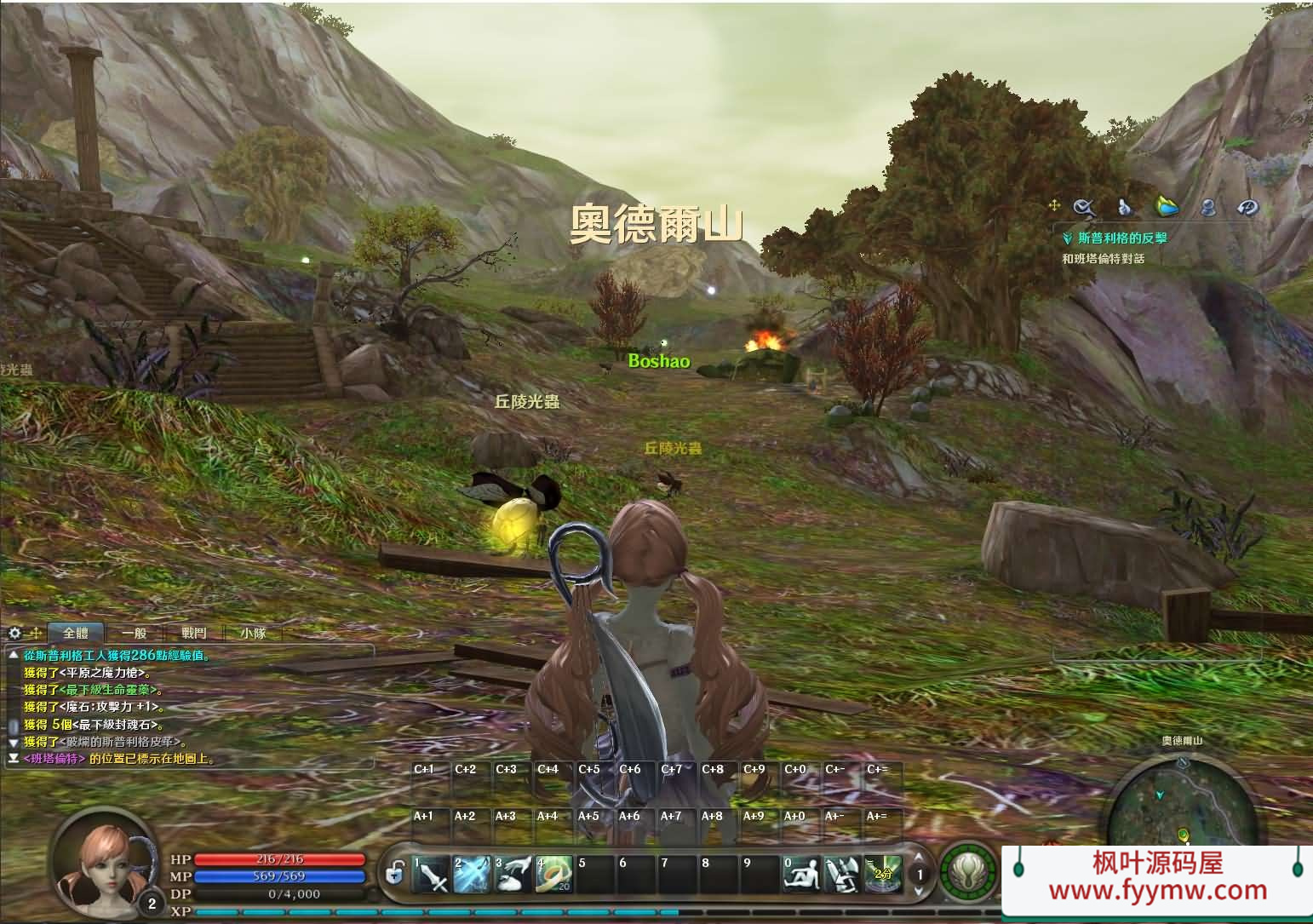Click the recall skill showing 2分 cooldown
The height and width of the screenshot is (924, 1313).
pyautogui.click(x=883, y=873)
